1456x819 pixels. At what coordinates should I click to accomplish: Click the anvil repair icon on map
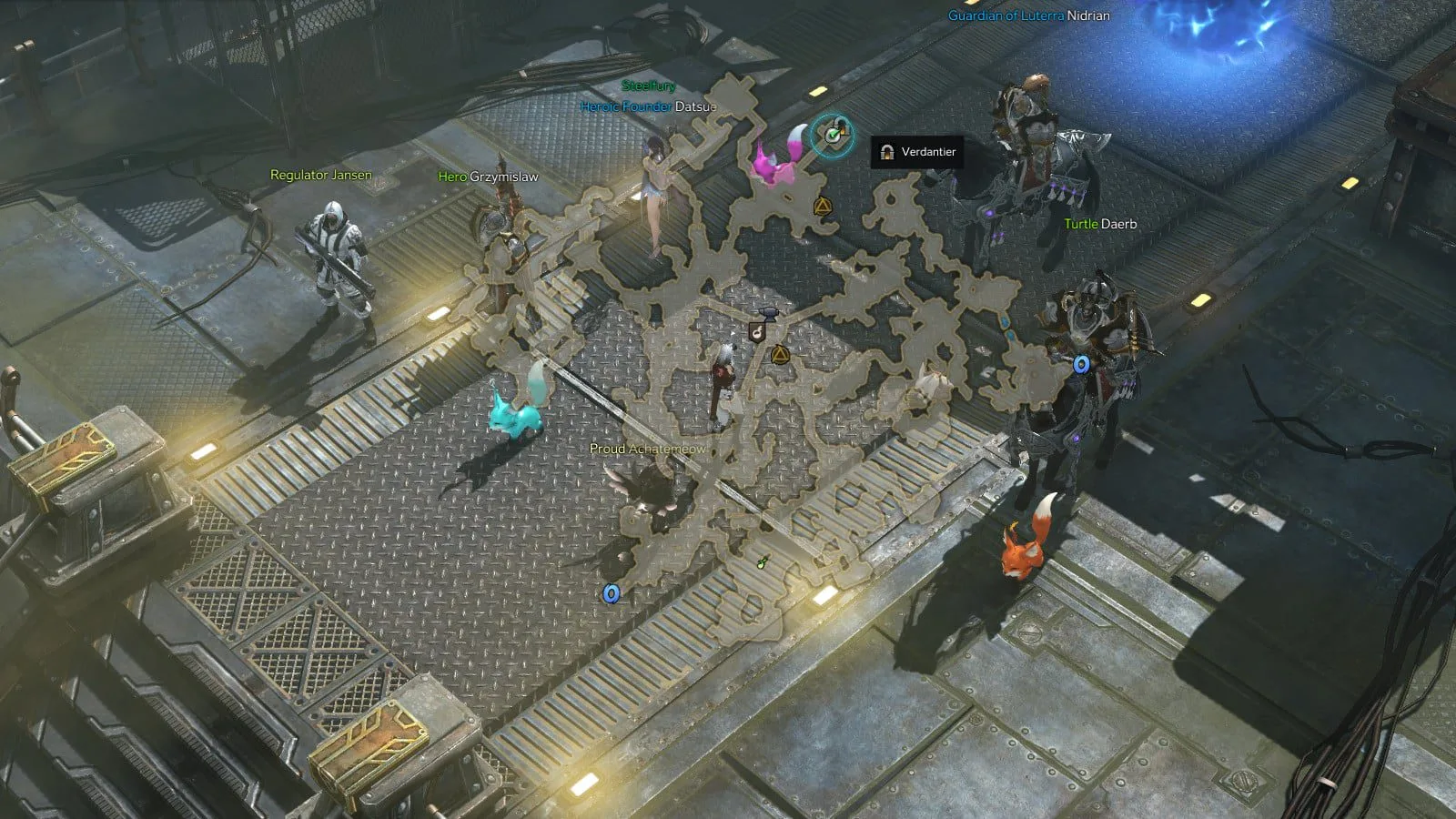(768, 314)
